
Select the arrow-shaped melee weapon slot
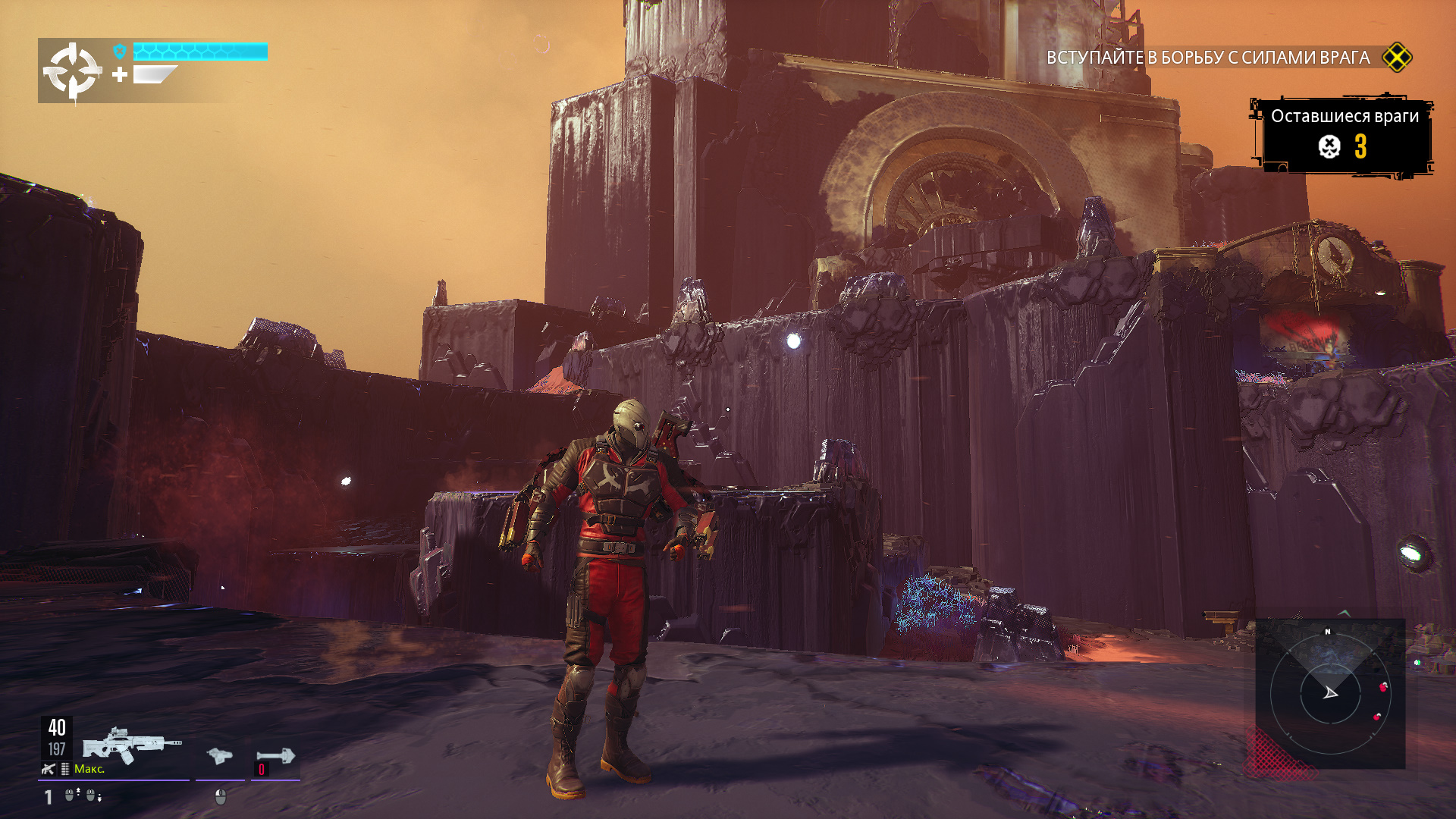[x=275, y=755]
